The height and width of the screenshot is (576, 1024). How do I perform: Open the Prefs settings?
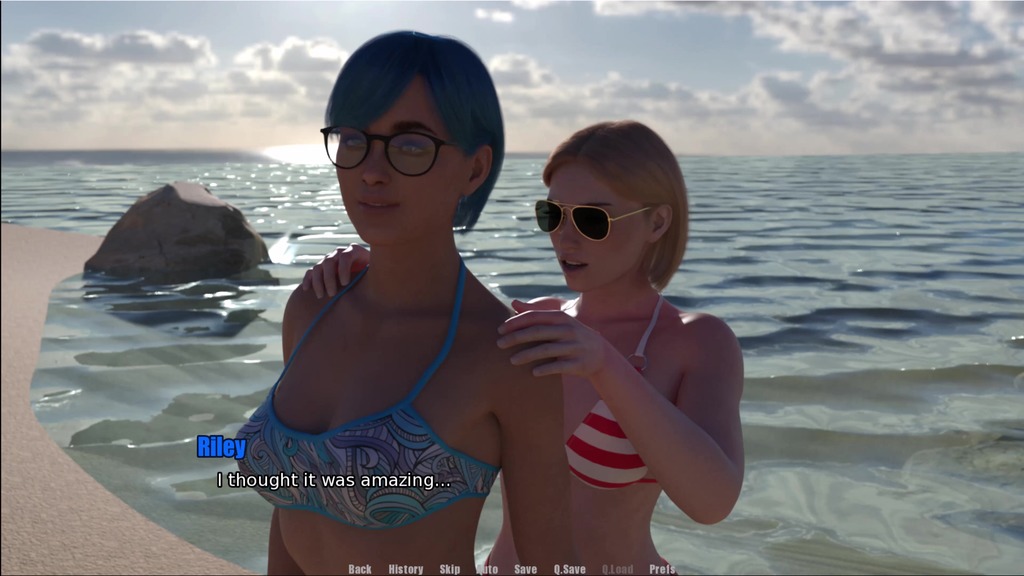click(662, 569)
